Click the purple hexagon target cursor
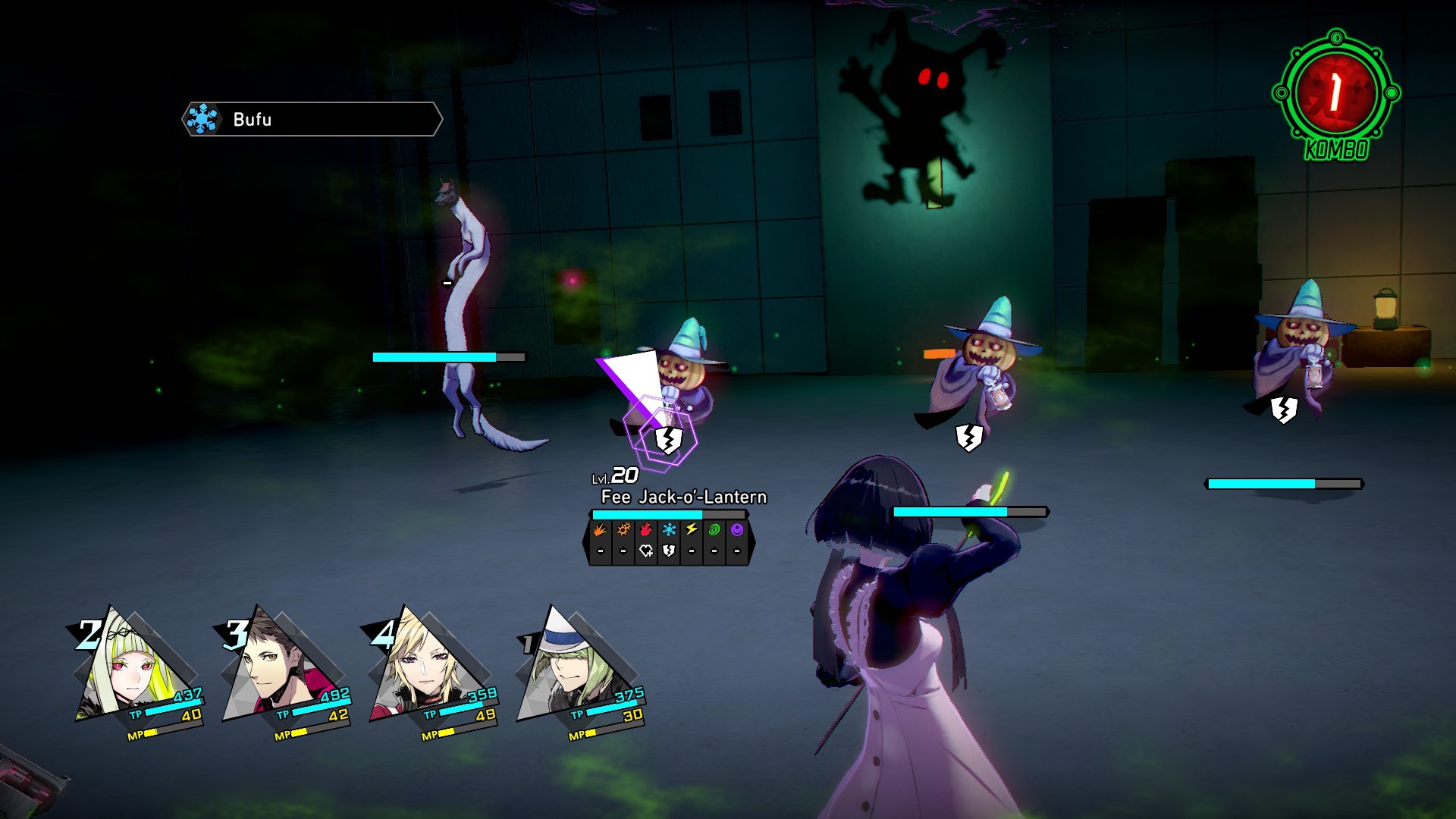The width and height of the screenshot is (1456, 819). (658, 434)
